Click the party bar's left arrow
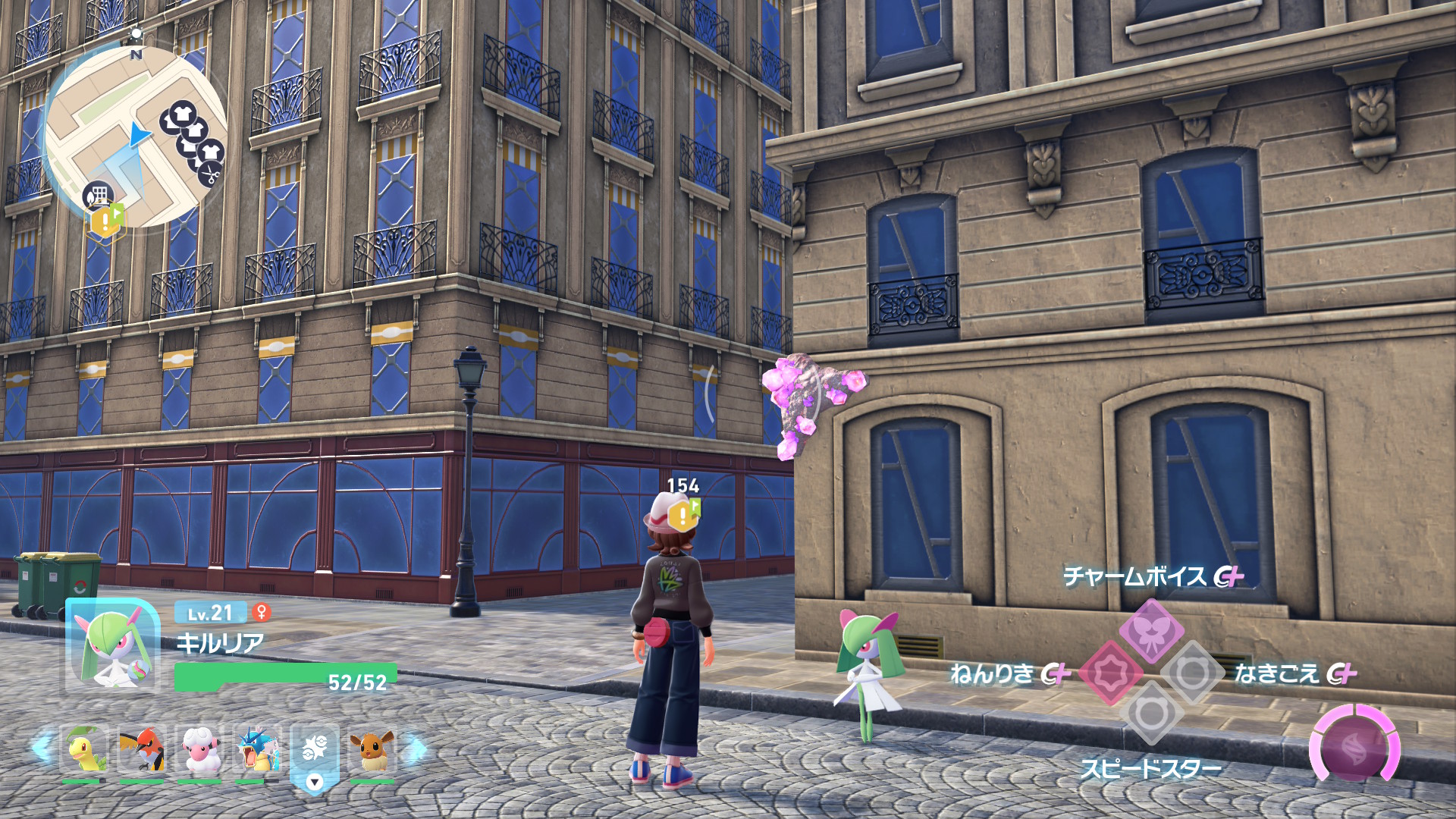This screenshot has width=1456, height=819. point(41,748)
